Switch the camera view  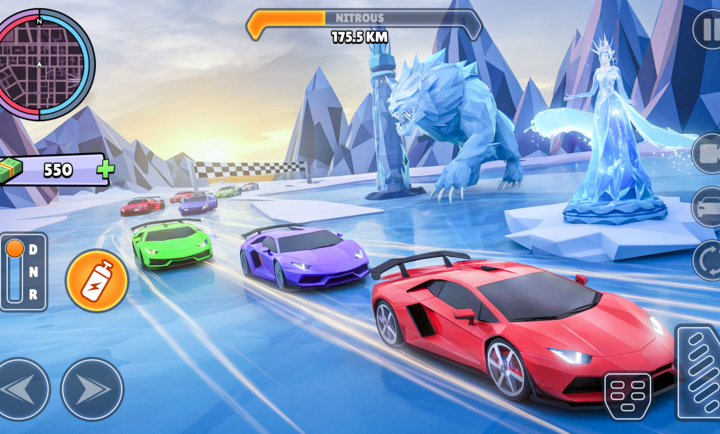(x=708, y=153)
